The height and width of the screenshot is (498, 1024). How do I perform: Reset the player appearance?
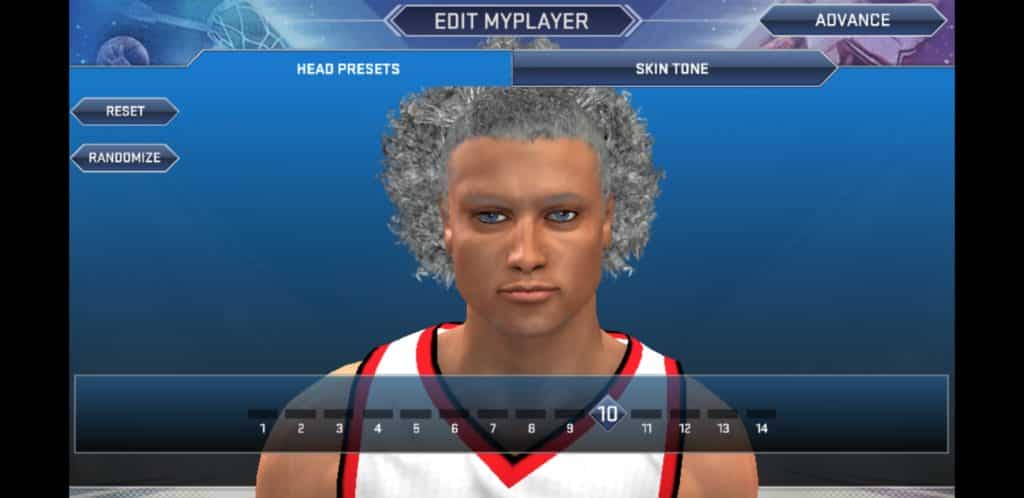(125, 111)
